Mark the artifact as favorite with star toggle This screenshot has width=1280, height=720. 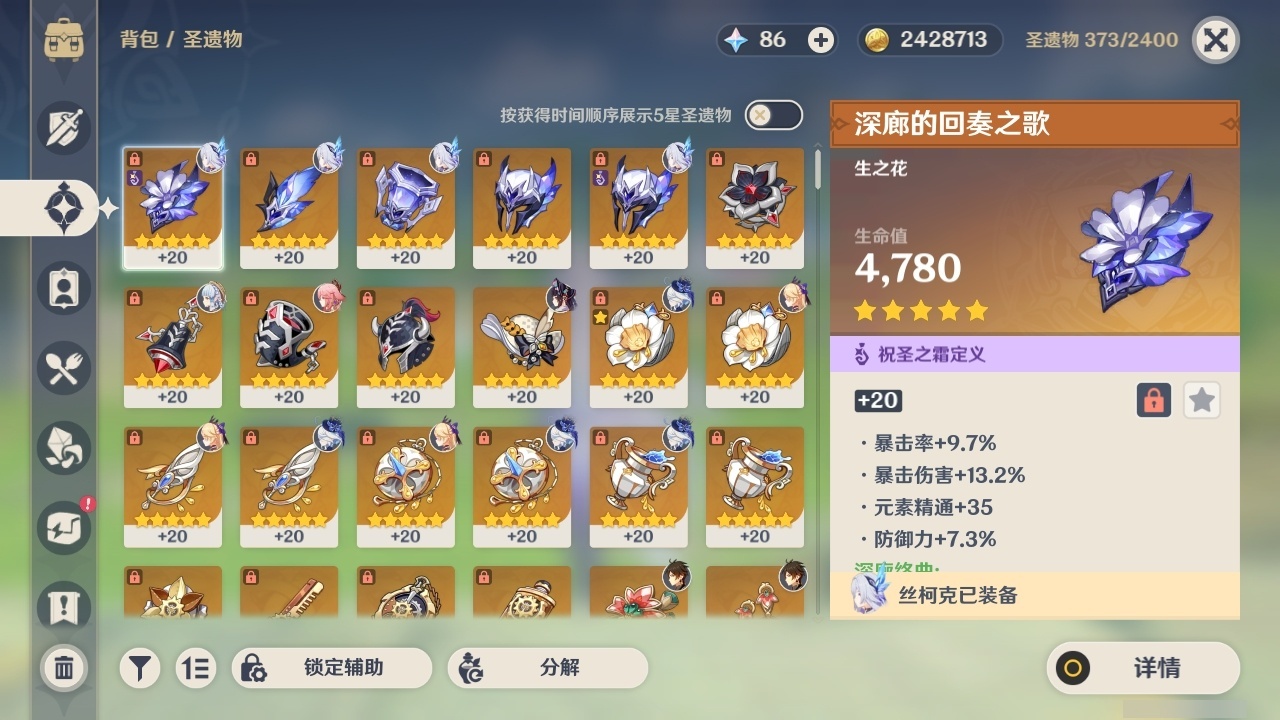click(1201, 400)
